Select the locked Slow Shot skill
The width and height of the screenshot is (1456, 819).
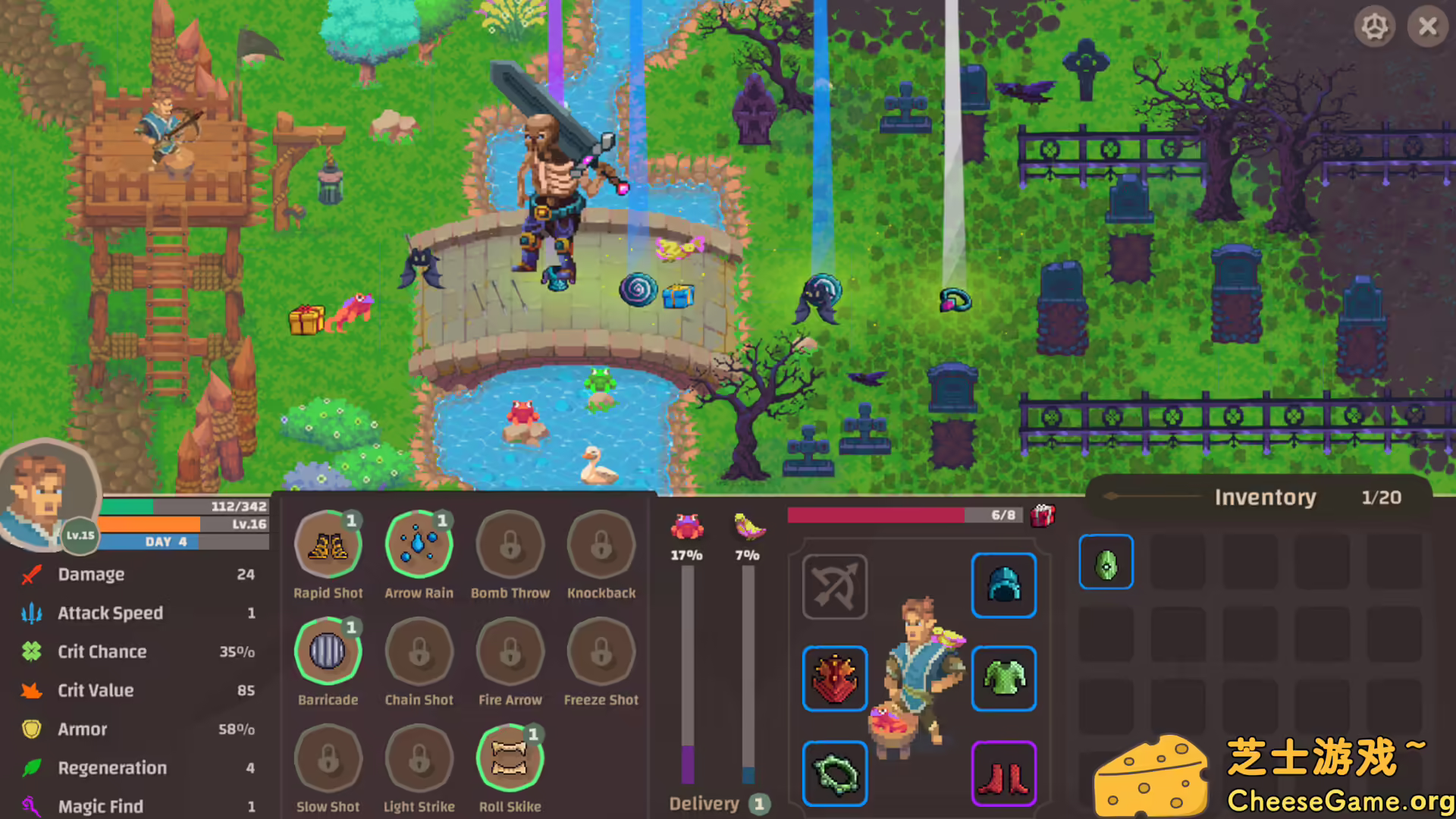tap(328, 757)
